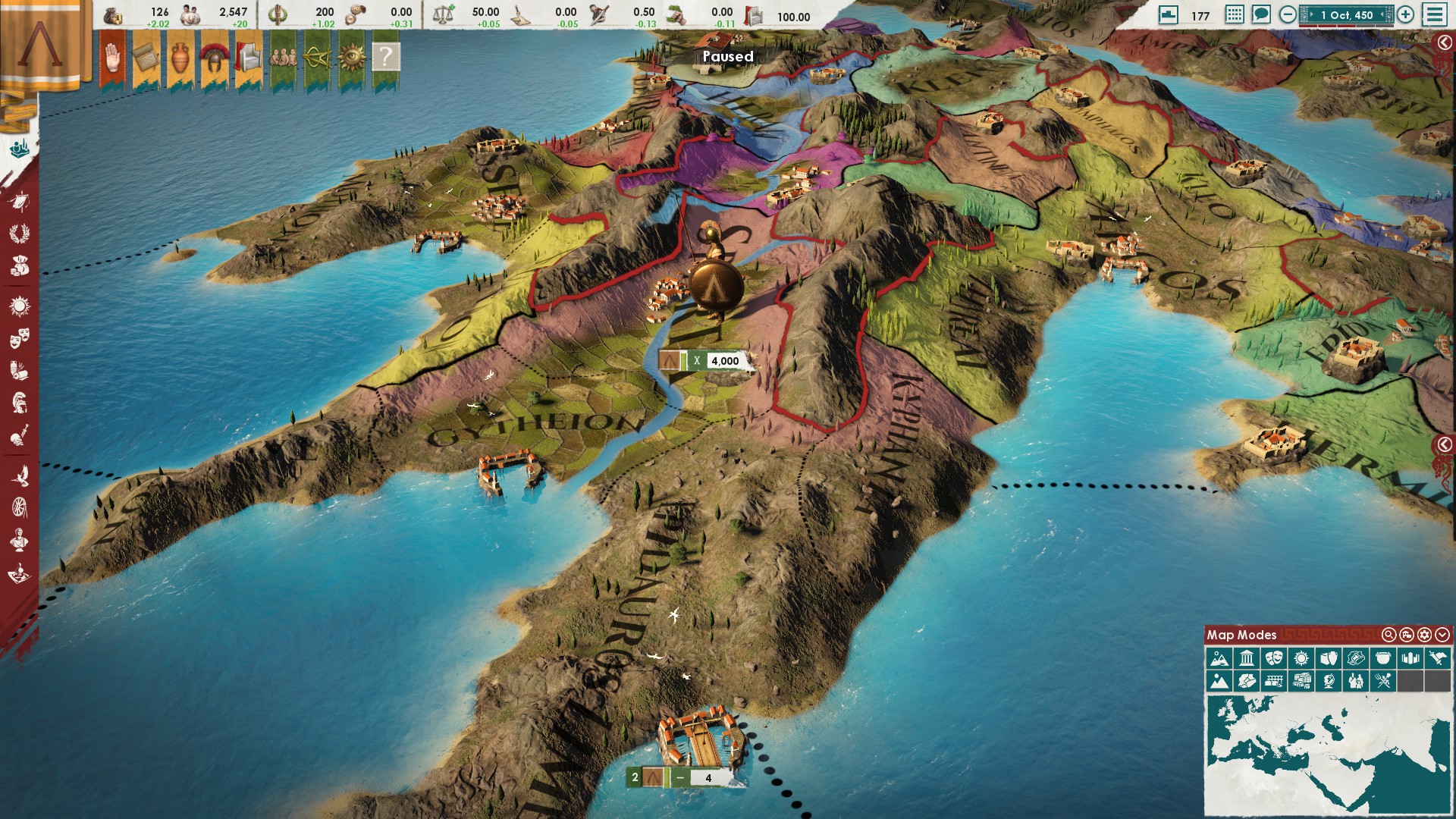1456x819 pixels.
Task: Open the Terrain map mode in Map Modes panel
Action: (1220, 658)
